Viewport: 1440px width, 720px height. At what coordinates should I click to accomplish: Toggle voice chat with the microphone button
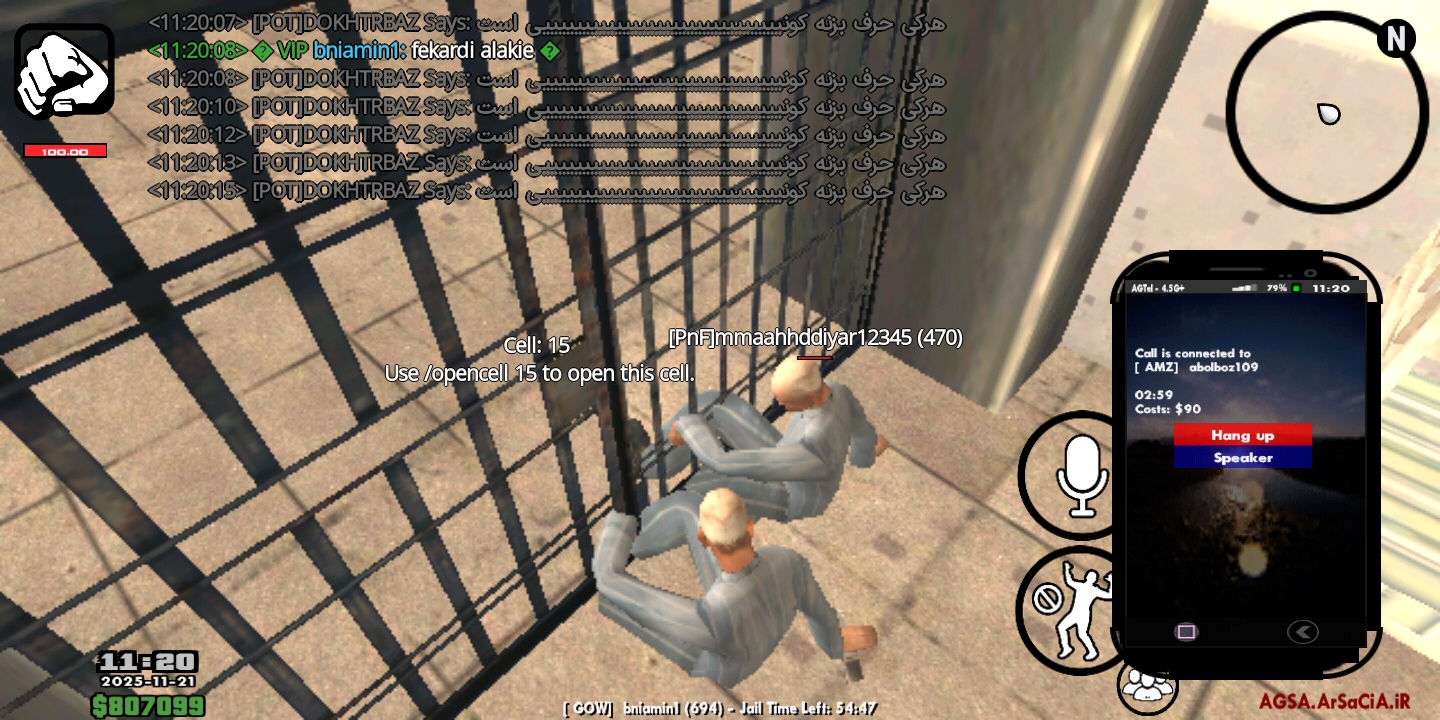[1083, 475]
